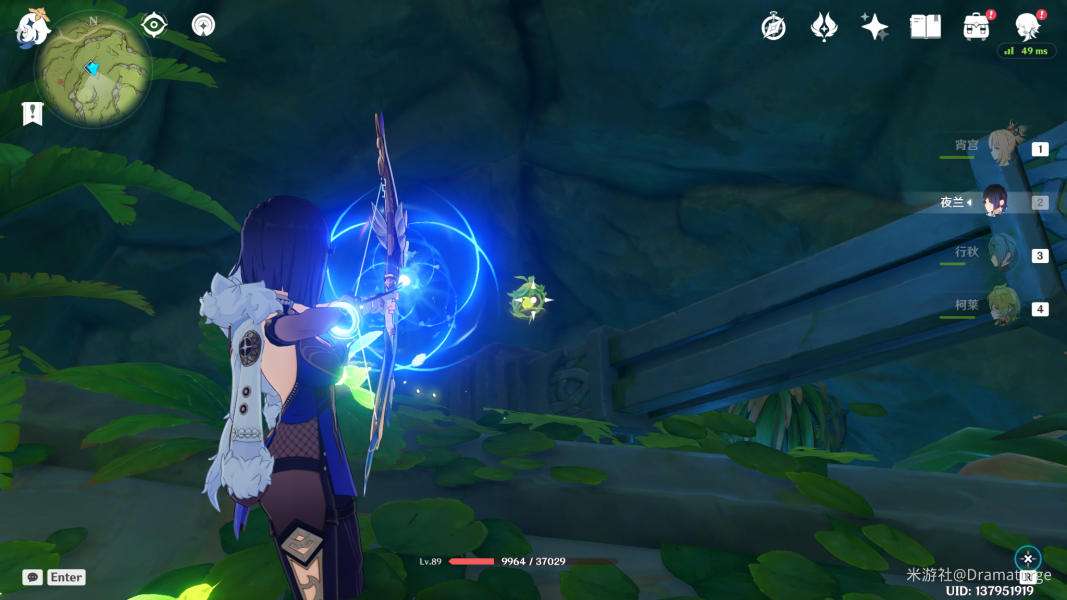Open the Wish four-pointed star icon
The height and width of the screenshot is (600, 1067).
tap(875, 27)
